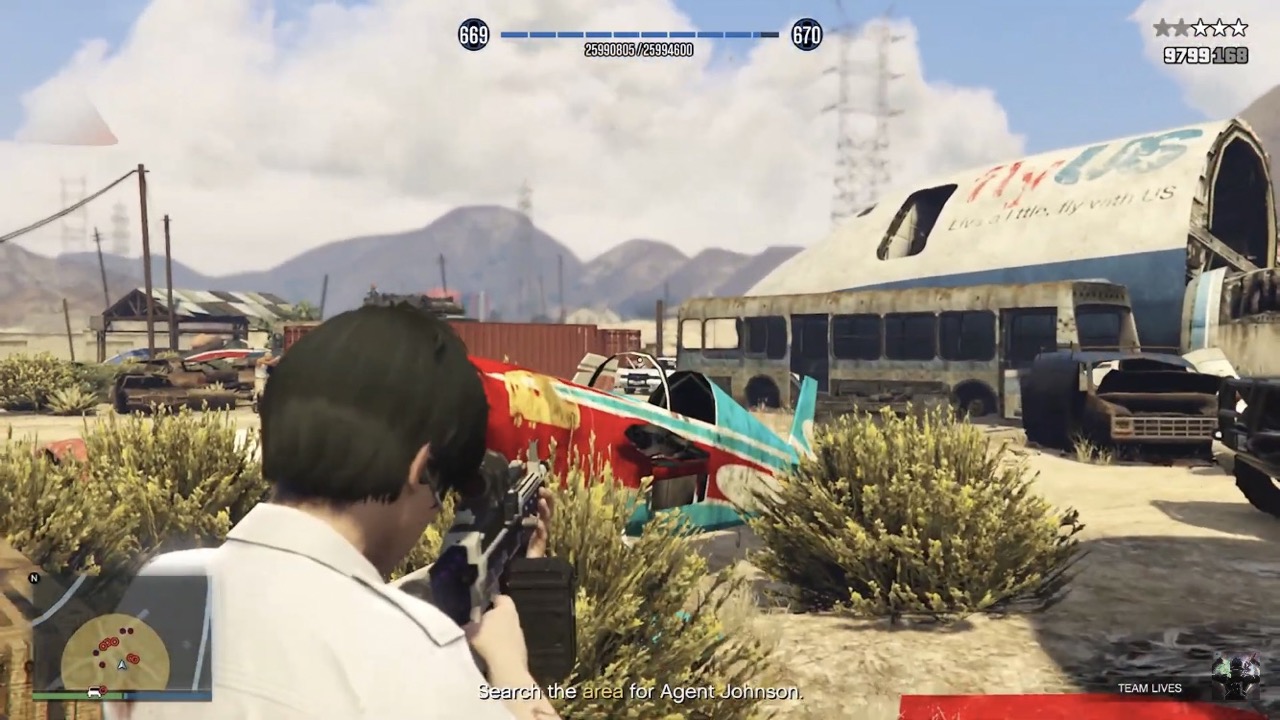1280x720 pixels.
Task: Click the rank badge showing 669
Action: (473, 35)
